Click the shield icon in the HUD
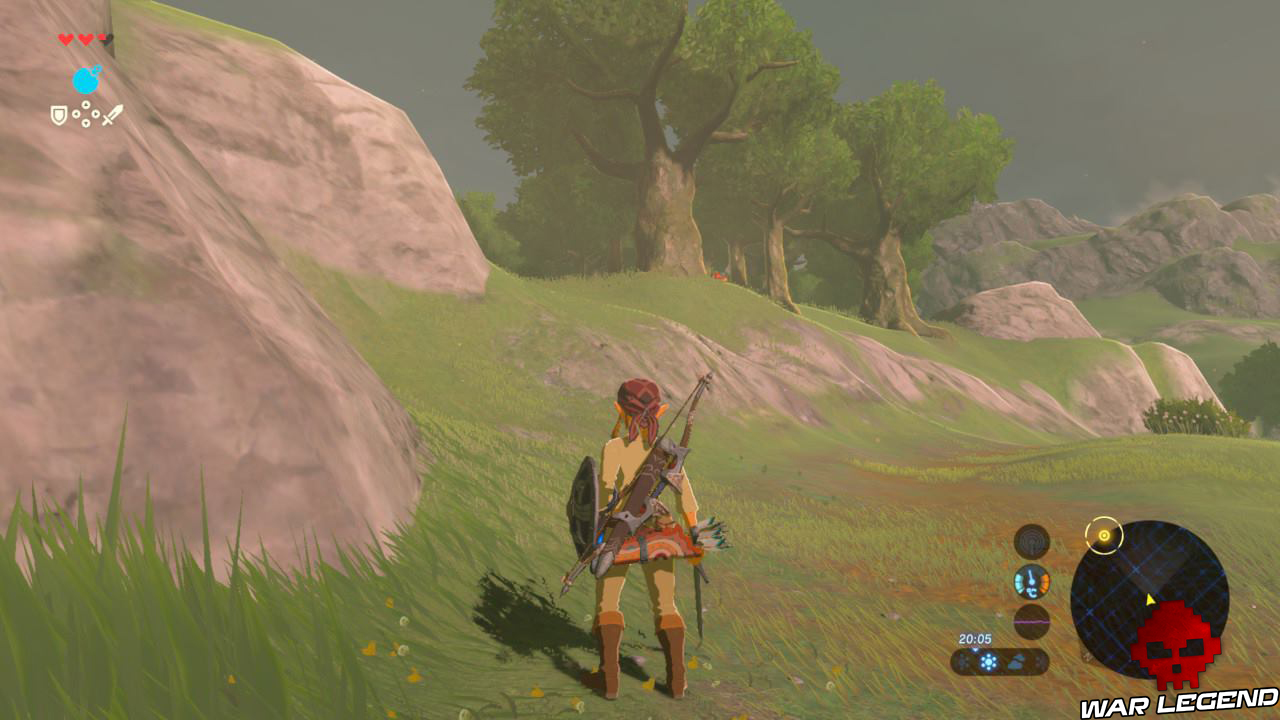This screenshot has height=720, width=1280. [58, 114]
